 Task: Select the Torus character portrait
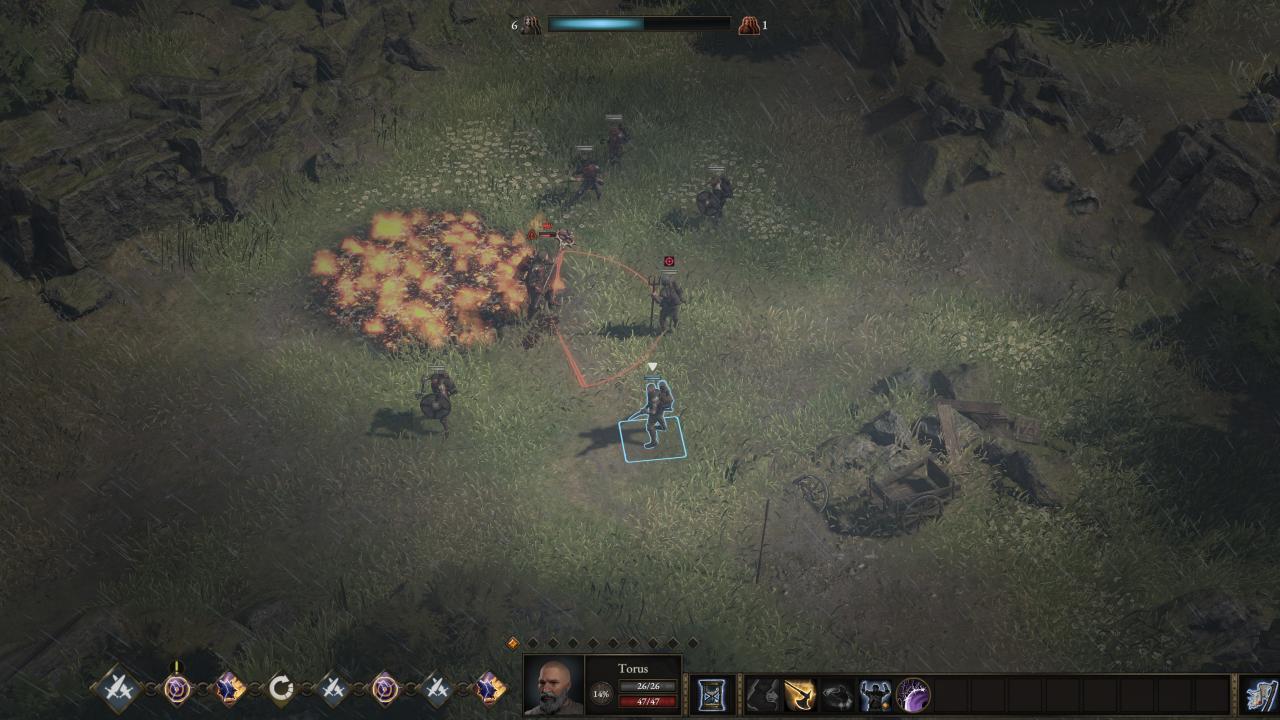coord(554,686)
